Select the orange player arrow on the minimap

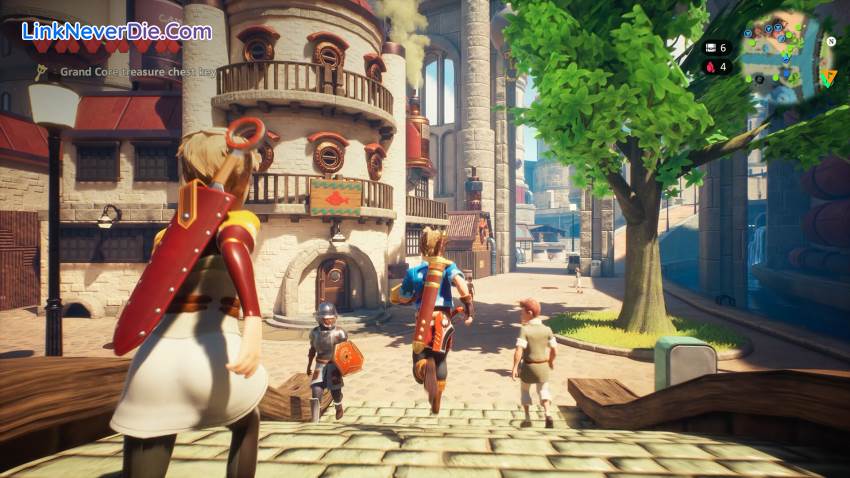pos(828,77)
